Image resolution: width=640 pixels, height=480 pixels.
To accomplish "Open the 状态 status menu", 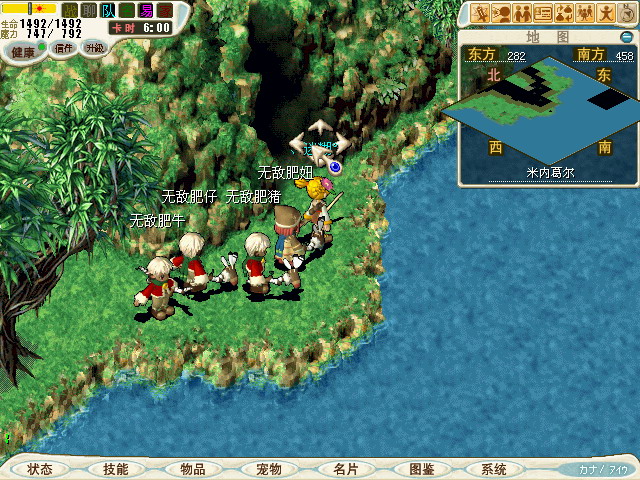I will pyautogui.click(x=40, y=469).
